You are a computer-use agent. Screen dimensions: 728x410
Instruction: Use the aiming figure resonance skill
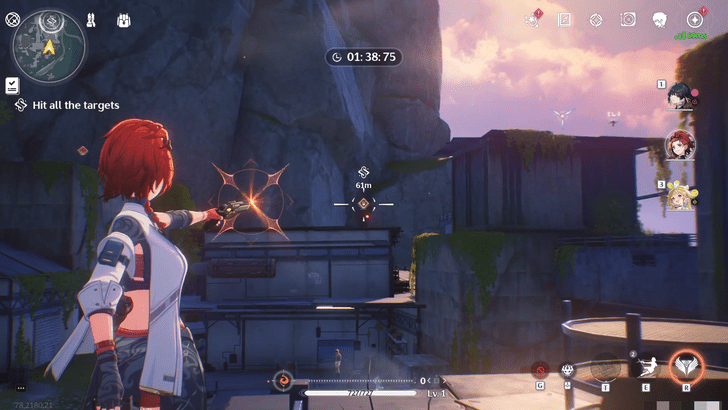(645, 368)
